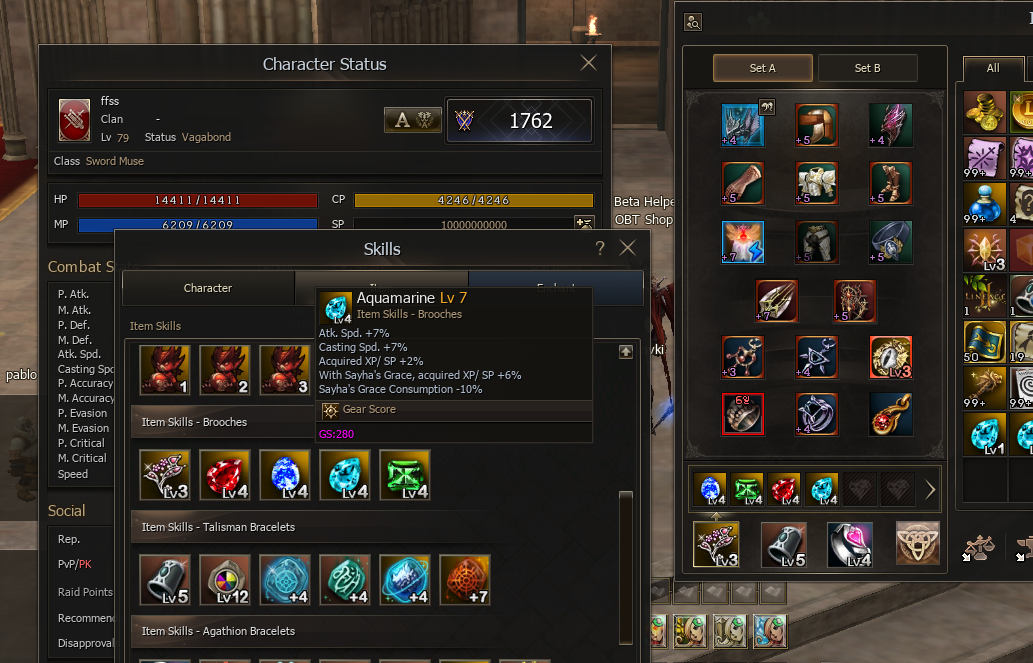Select the red ruby brooch skill

[x=225, y=474]
